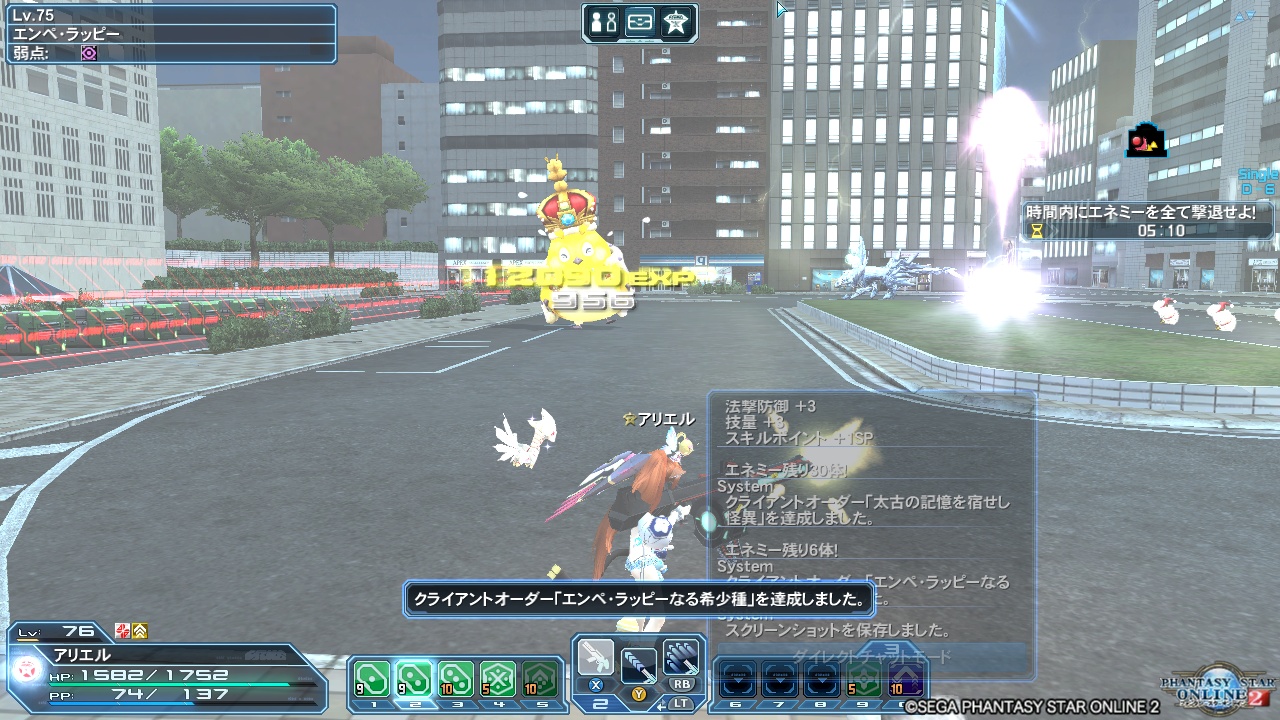Select the weapon bound to the Y button
This screenshot has height=720, width=1280.
tap(638, 665)
